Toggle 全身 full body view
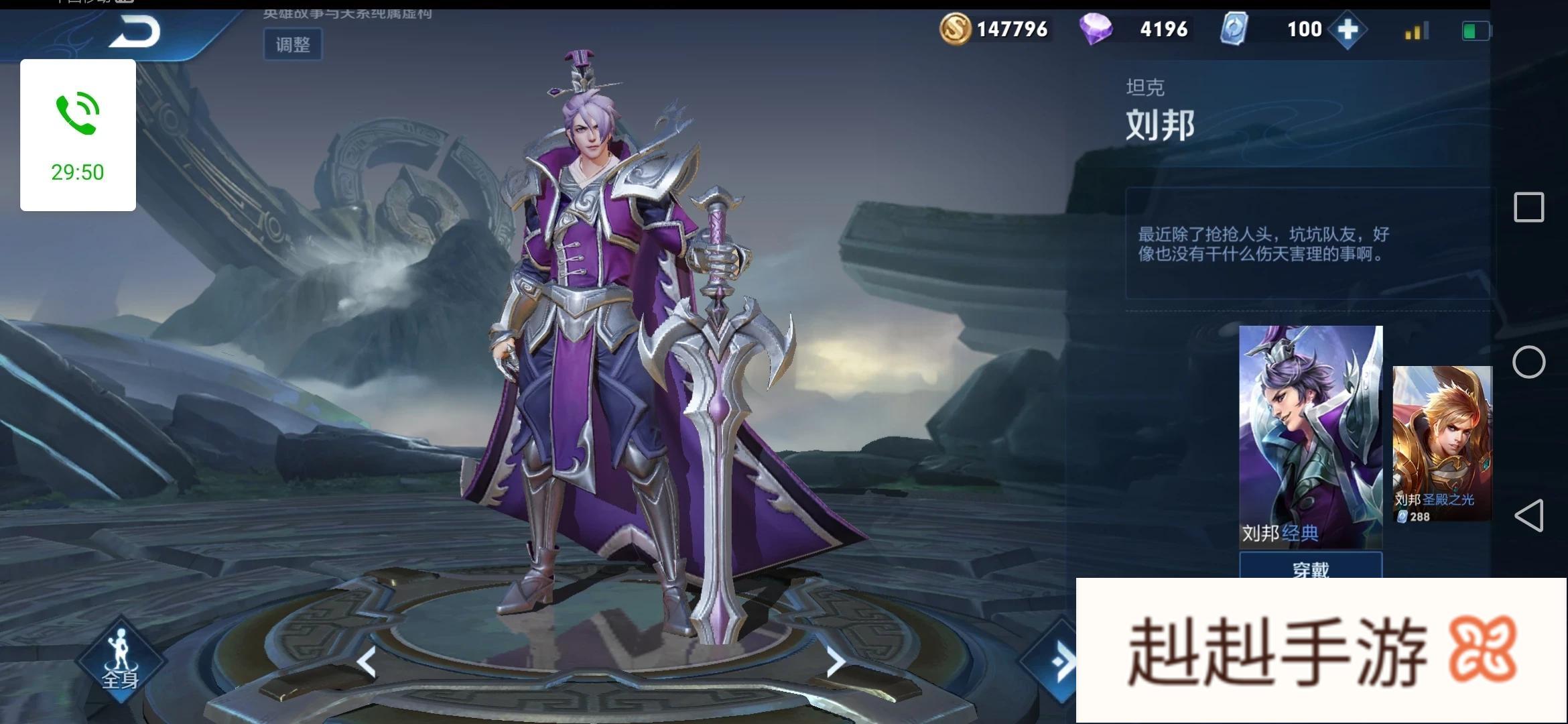The height and width of the screenshot is (724, 1568). coord(120,660)
